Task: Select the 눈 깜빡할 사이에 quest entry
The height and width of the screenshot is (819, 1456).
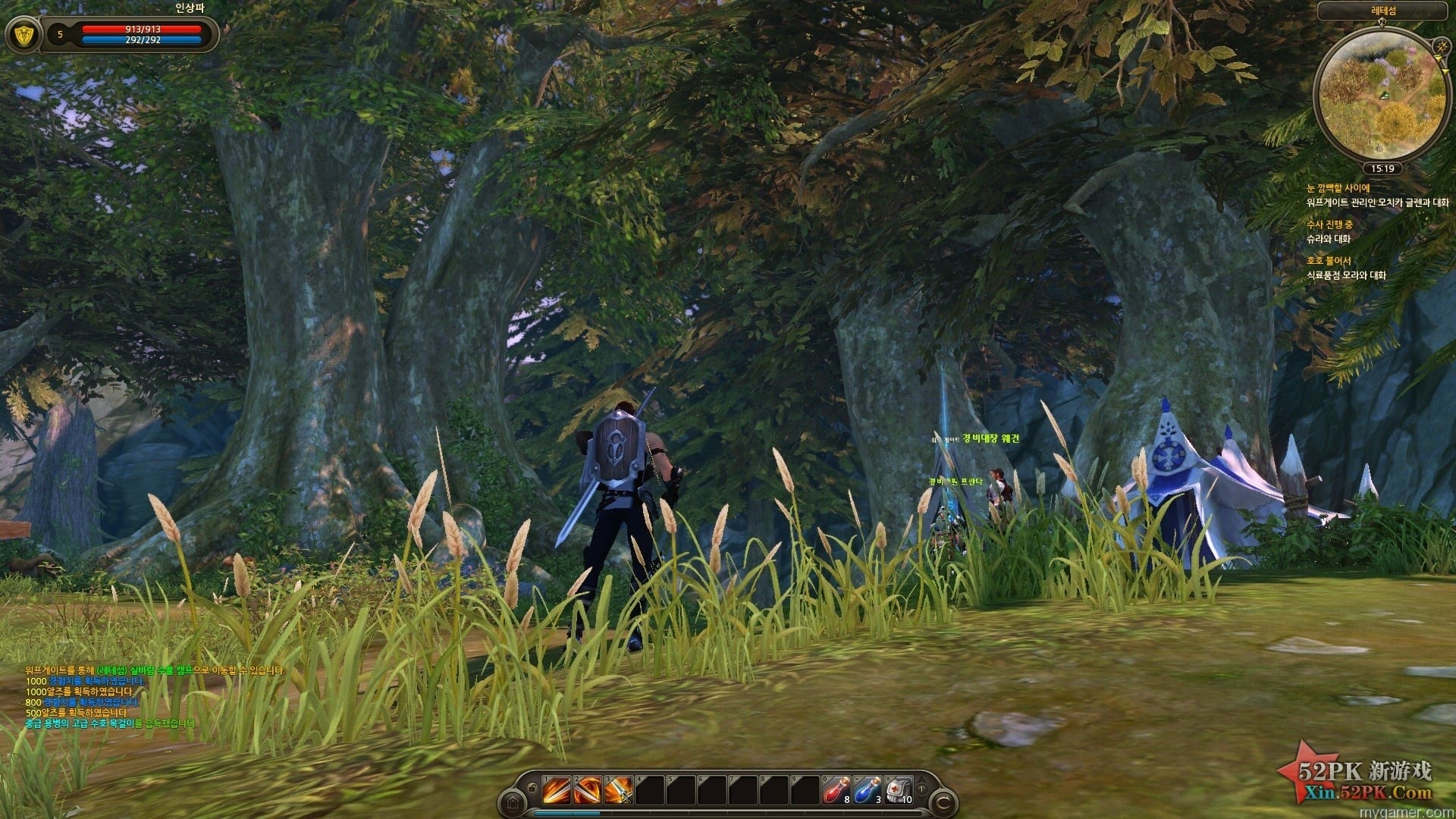Action: 1338,188
